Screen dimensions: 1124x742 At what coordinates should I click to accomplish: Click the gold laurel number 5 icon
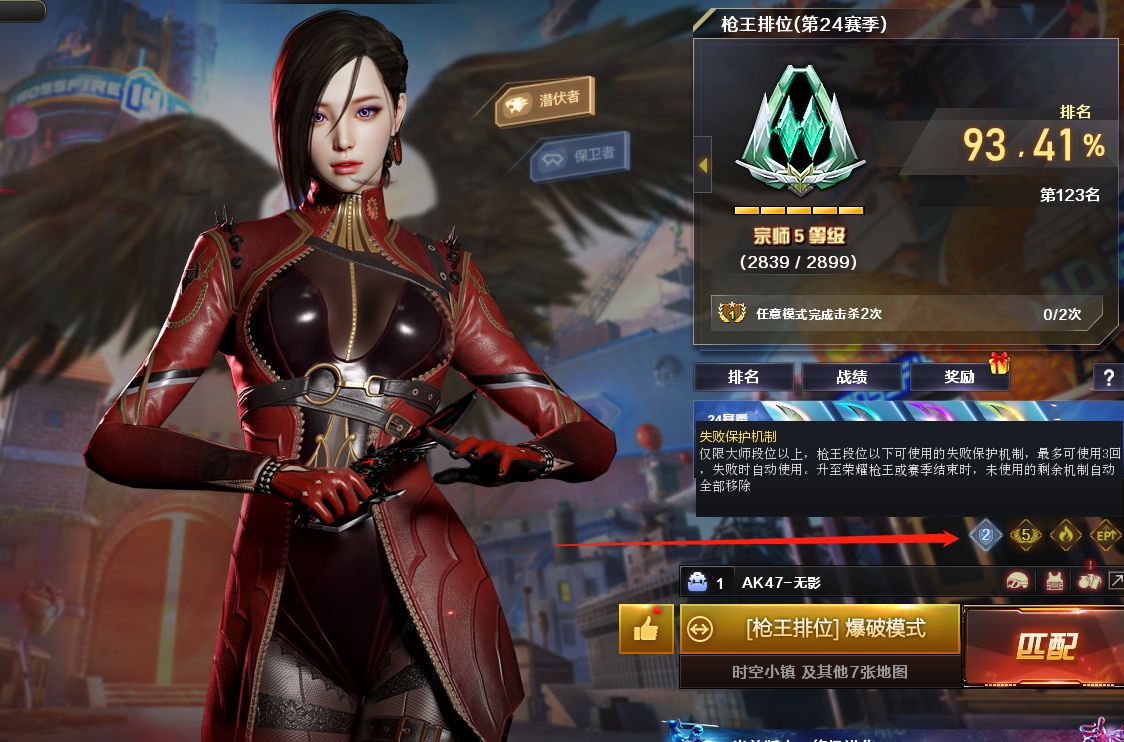click(1025, 536)
